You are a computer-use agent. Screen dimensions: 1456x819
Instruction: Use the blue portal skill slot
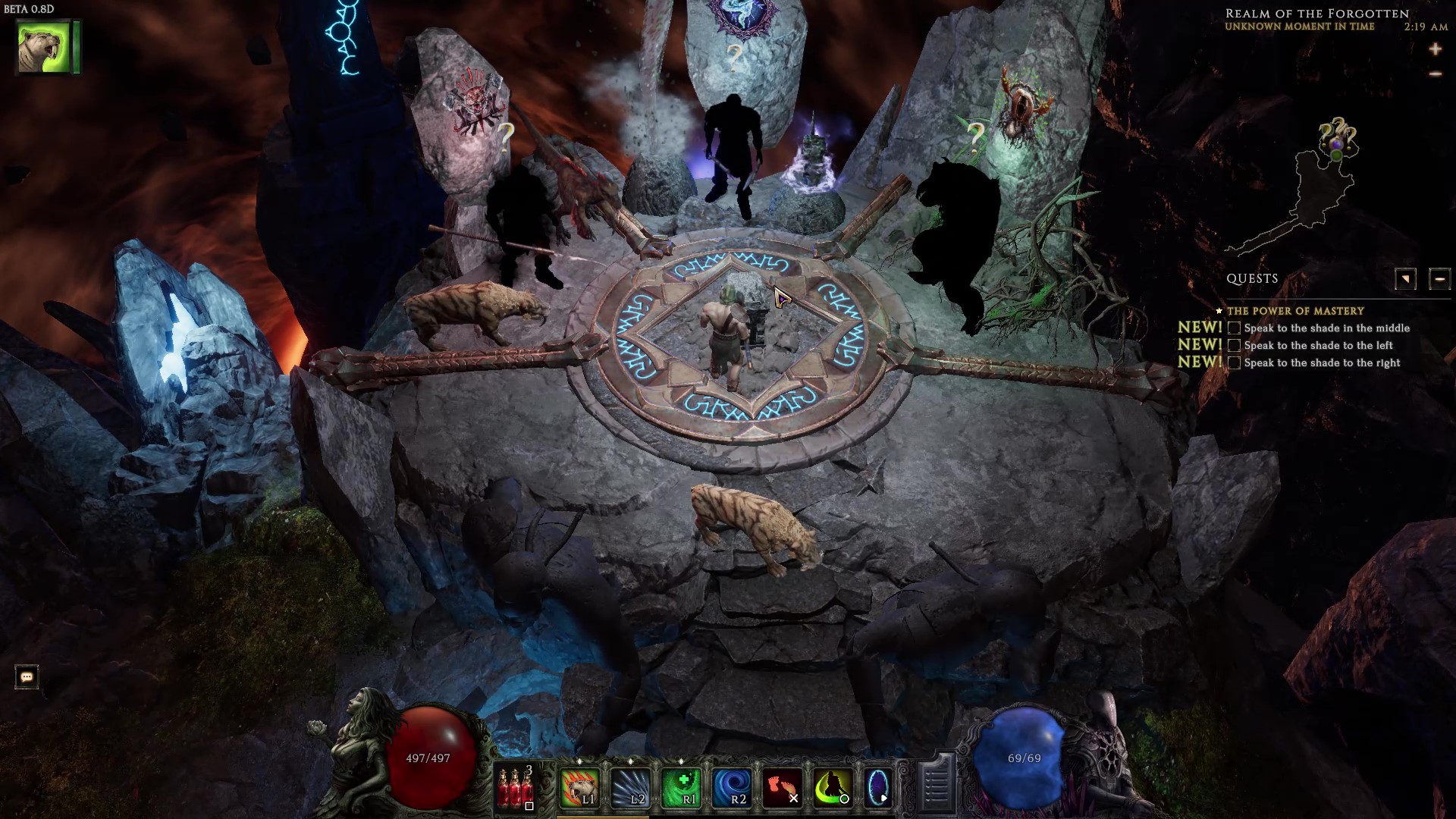pyautogui.click(x=878, y=787)
